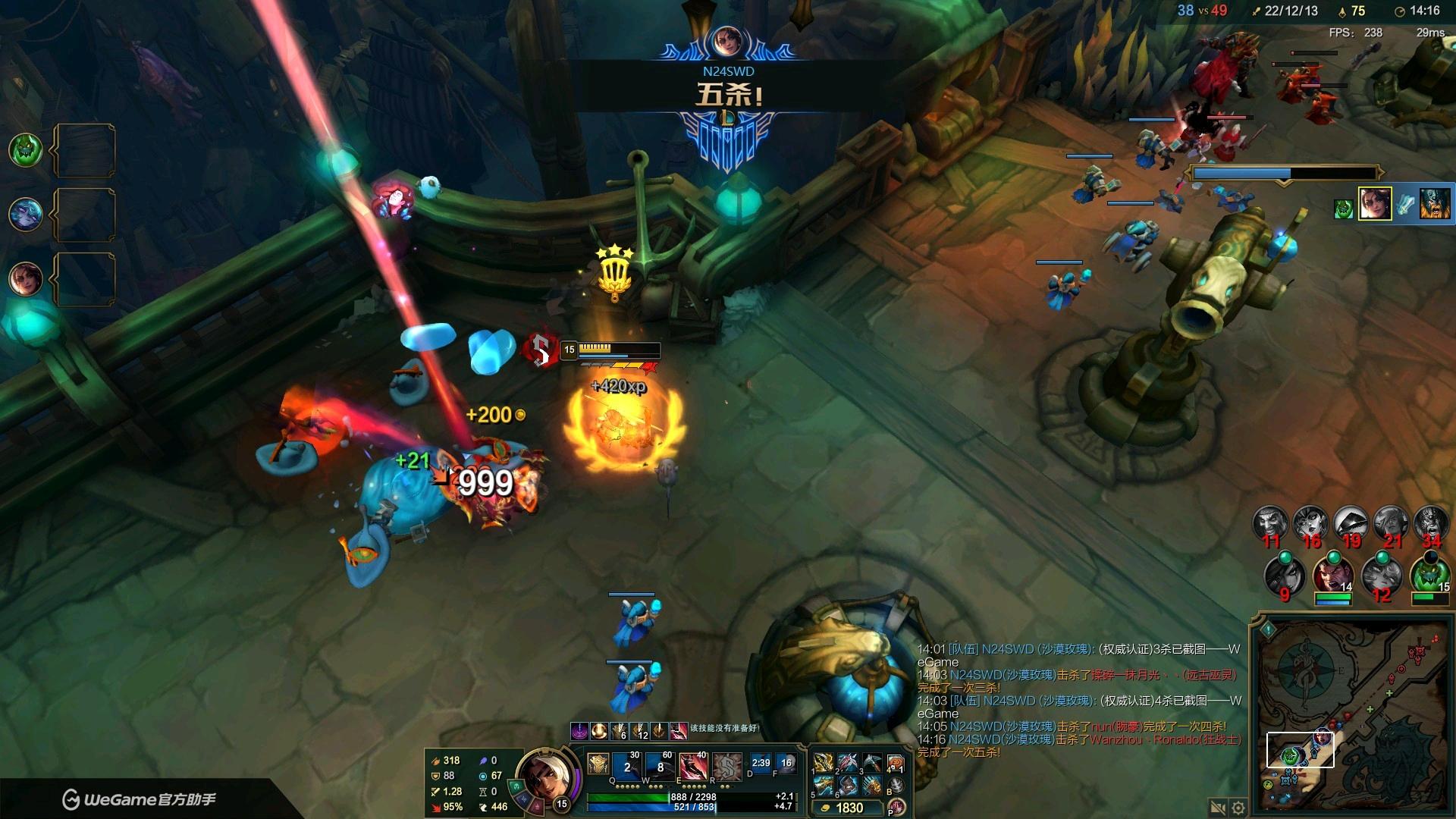The height and width of the screenshot is (819, 1456).
Task: Use the item in inventory slot 1
Action: point(823,763)
